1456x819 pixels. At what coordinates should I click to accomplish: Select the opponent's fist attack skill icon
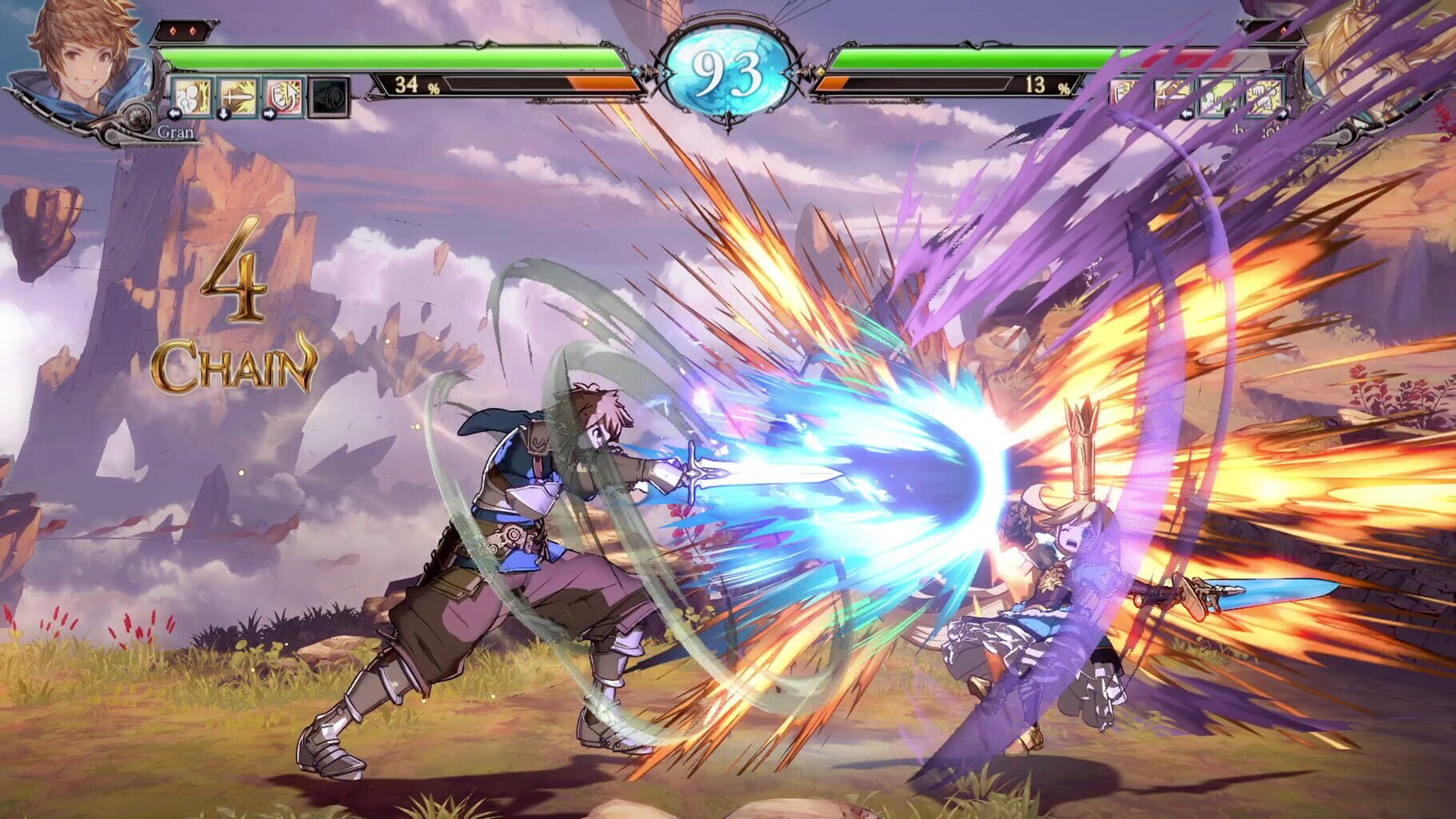1264,94
